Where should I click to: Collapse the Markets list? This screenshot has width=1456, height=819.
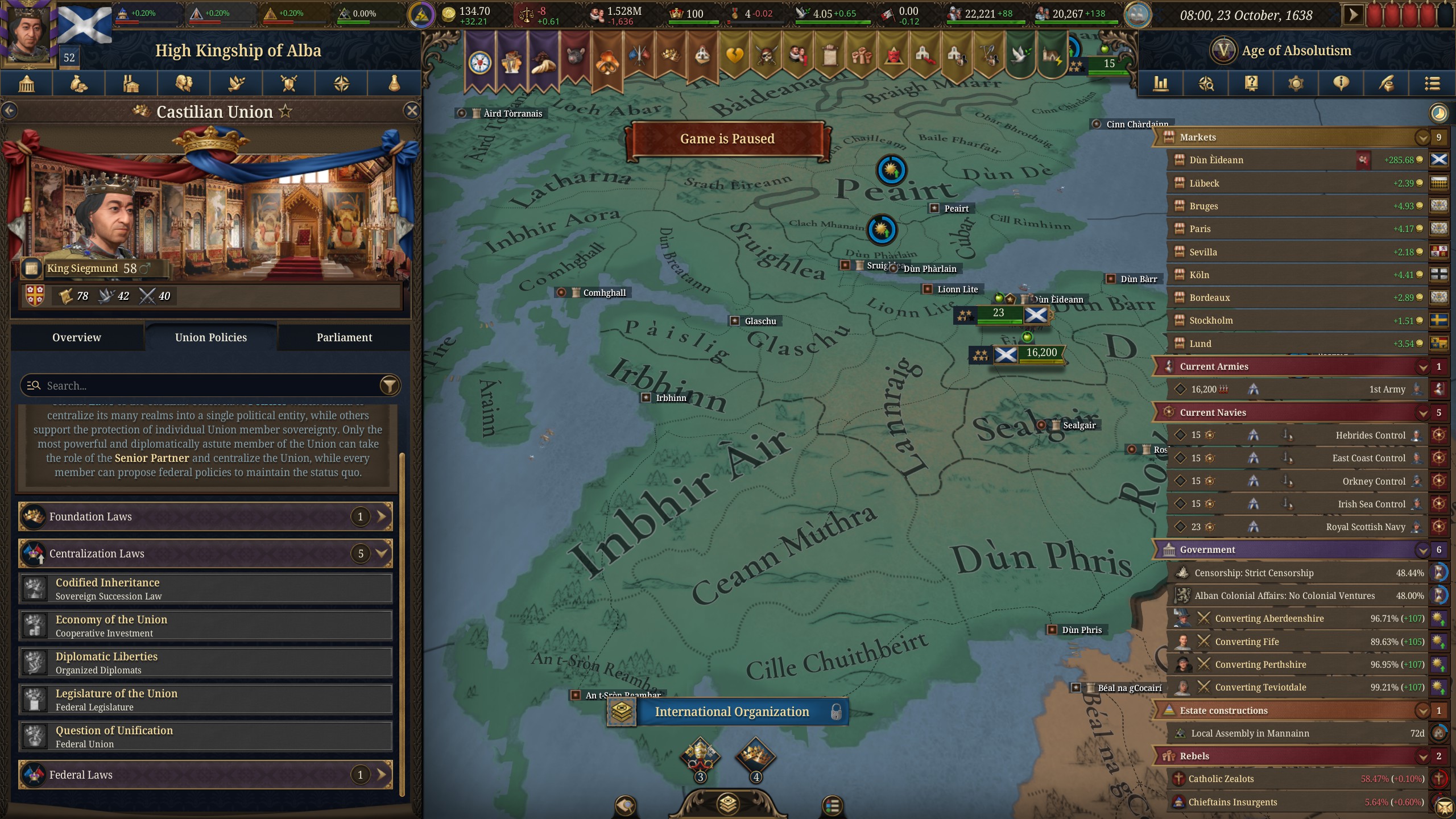tap(1424, 137)
